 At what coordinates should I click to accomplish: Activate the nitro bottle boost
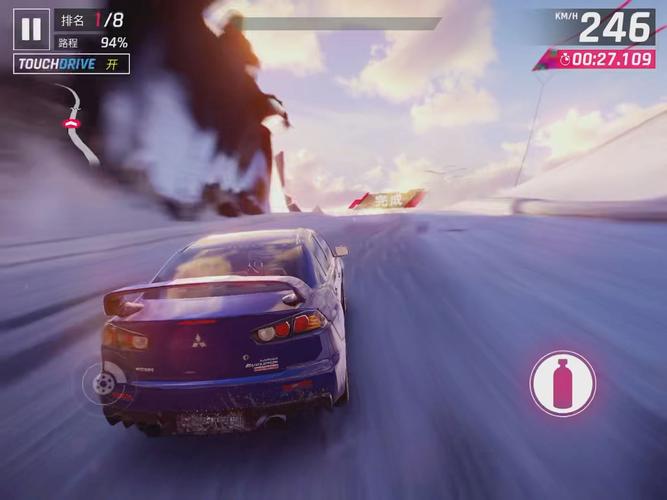[562, 383]
